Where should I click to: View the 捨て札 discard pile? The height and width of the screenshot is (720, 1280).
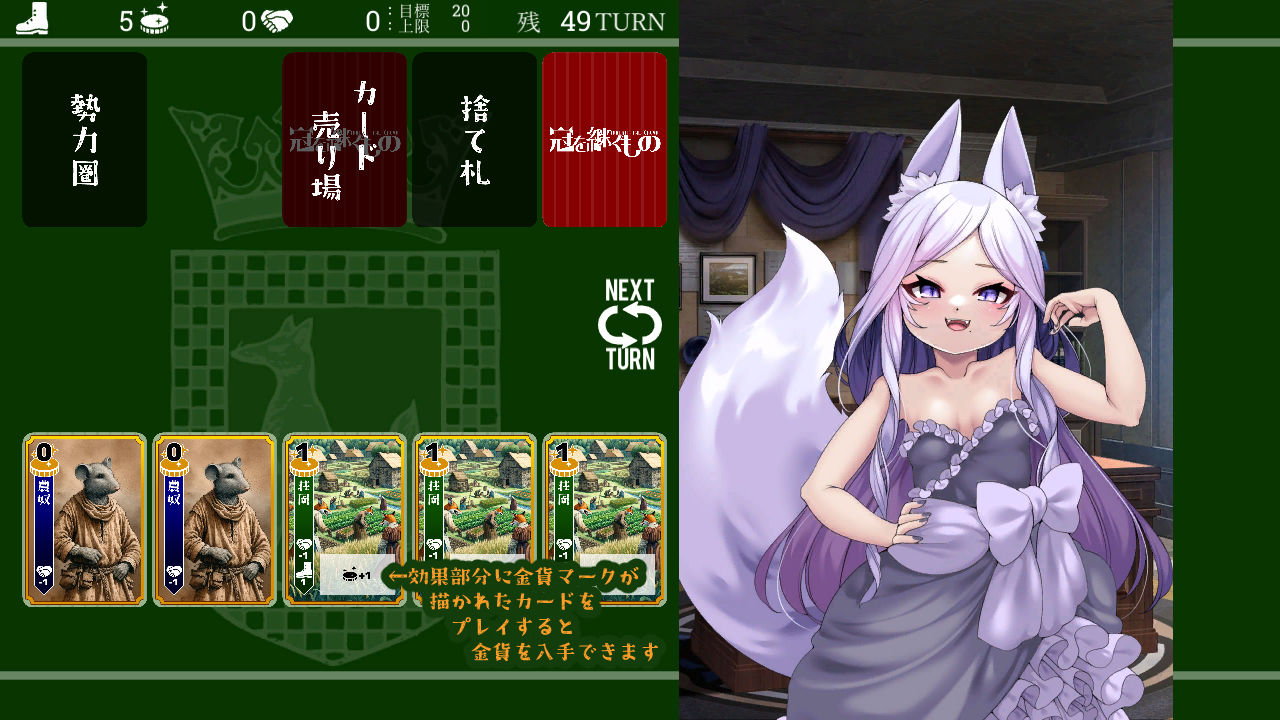(x=476, y=140)
